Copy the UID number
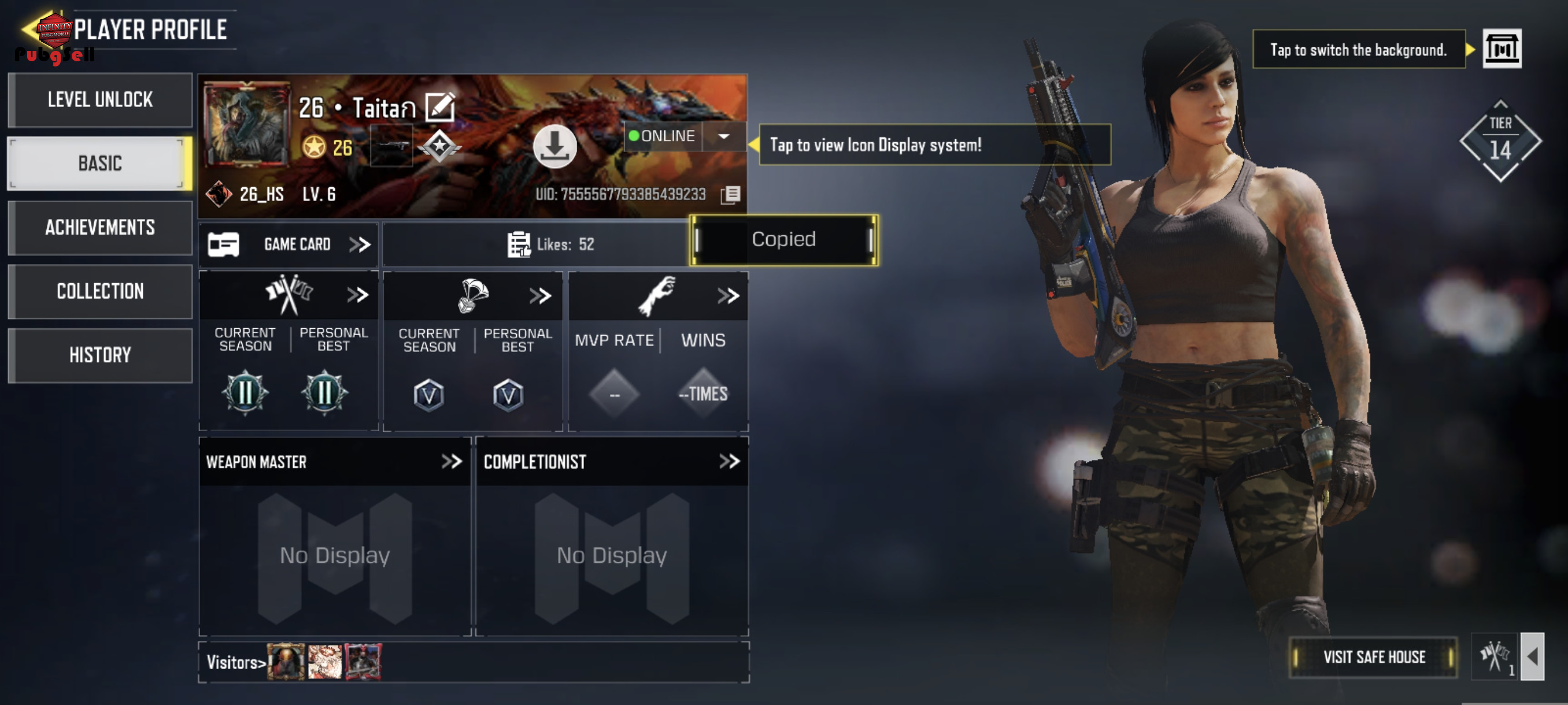Viewport: 1568px width, 705px height. 730,195
